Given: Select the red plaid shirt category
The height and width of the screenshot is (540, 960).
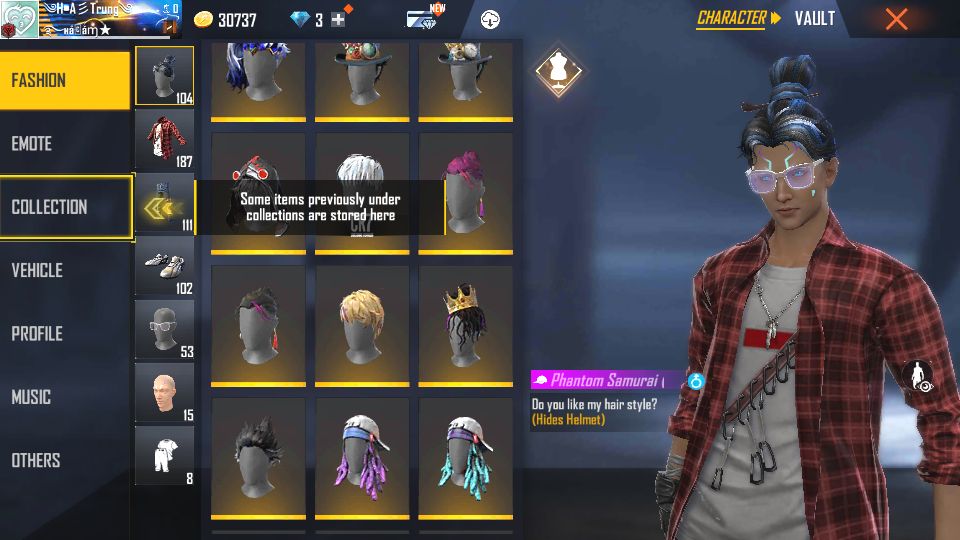Looking at the screenshot, I should coord(164,140).
